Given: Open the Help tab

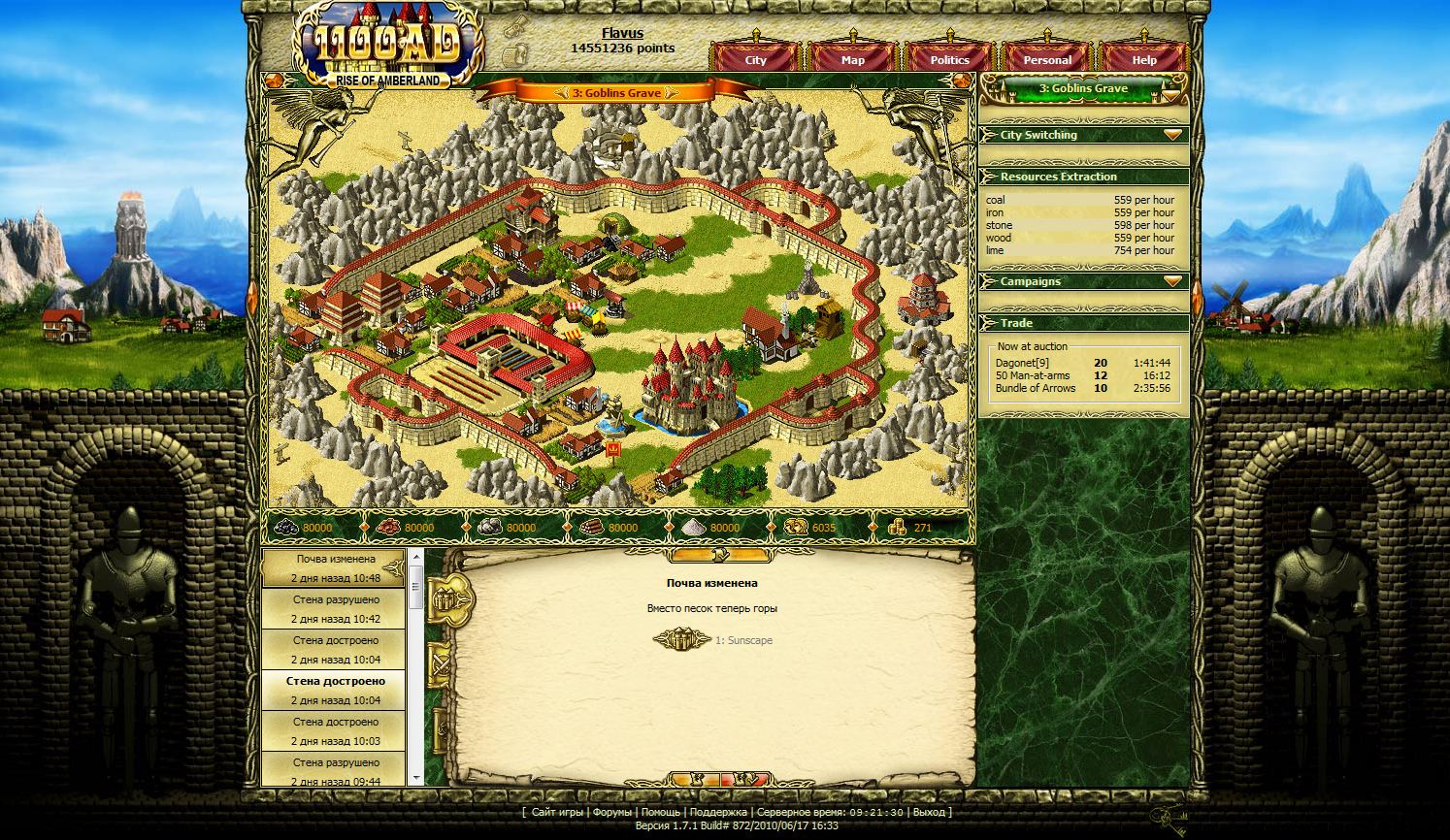Looking at the screenshot, I should (x=1143, y=60).
